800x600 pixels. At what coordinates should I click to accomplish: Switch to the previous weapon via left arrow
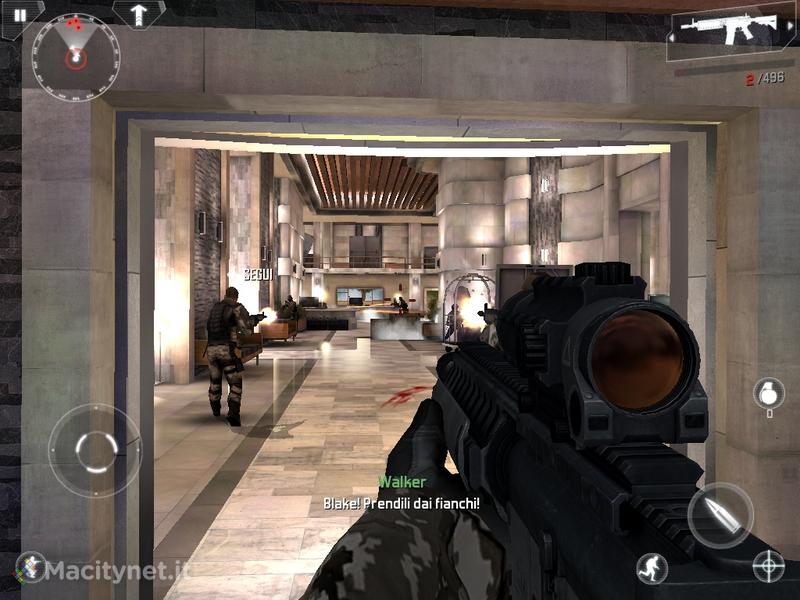click(x=674, y=39)
